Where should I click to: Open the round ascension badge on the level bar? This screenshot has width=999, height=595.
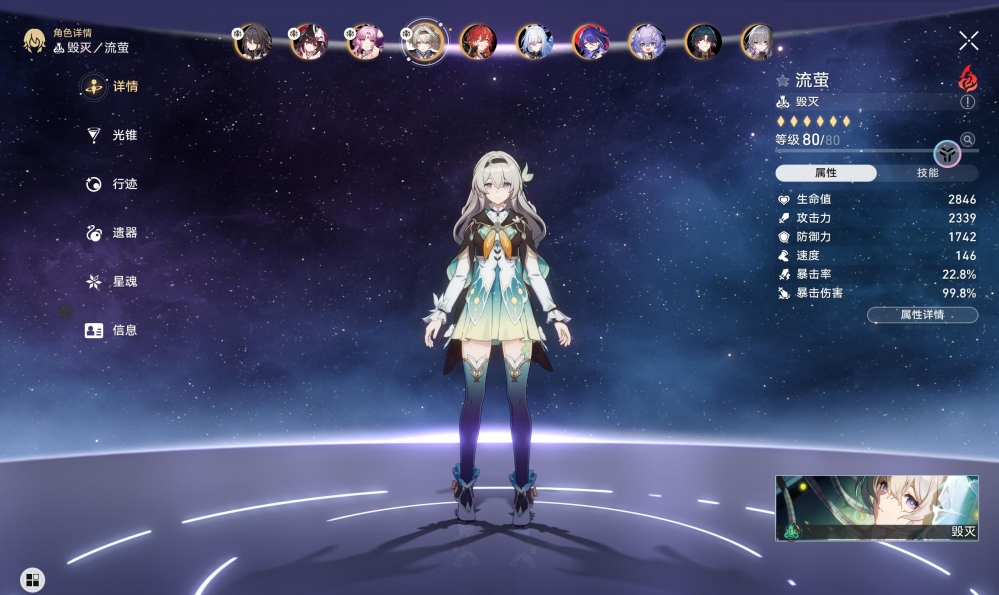click(x=947, y=153)
